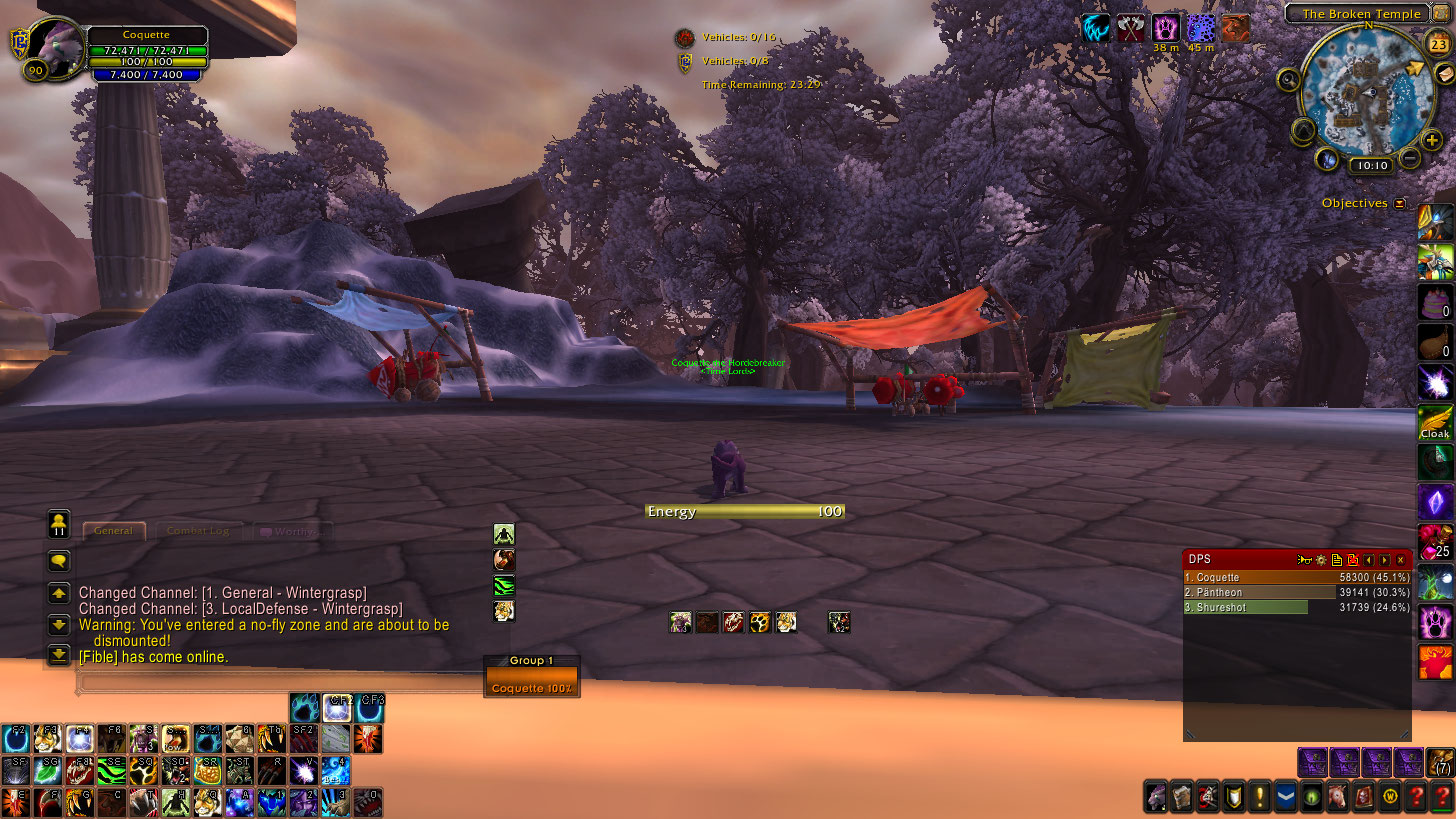Image resolution: width=1456 pixels, height=819 pixels.
Task: Use the Cloak ability icon
Action: [1435, 422]
